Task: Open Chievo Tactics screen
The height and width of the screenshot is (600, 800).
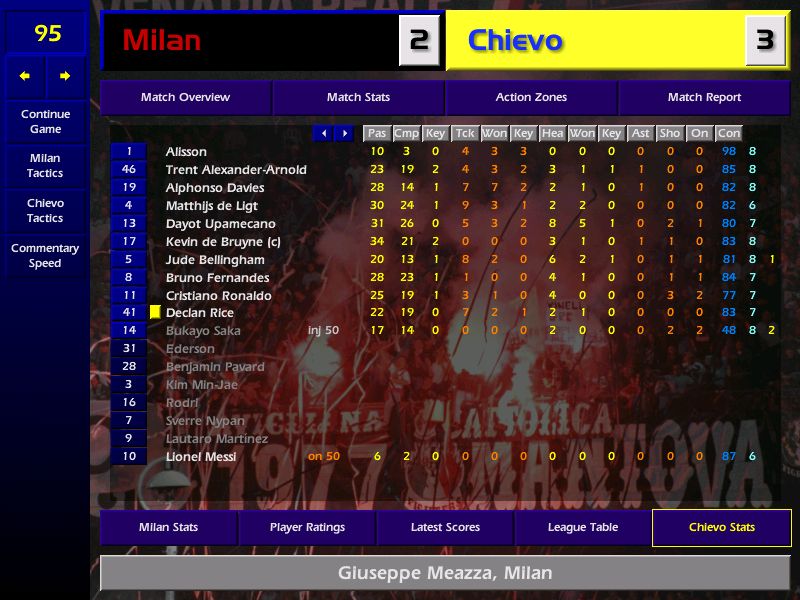Action: tap(45, 210)
